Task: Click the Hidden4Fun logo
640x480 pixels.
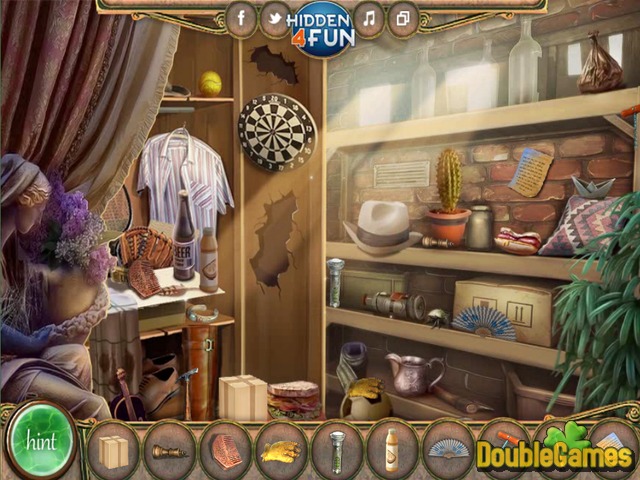Action: click(x=320, y=28)
